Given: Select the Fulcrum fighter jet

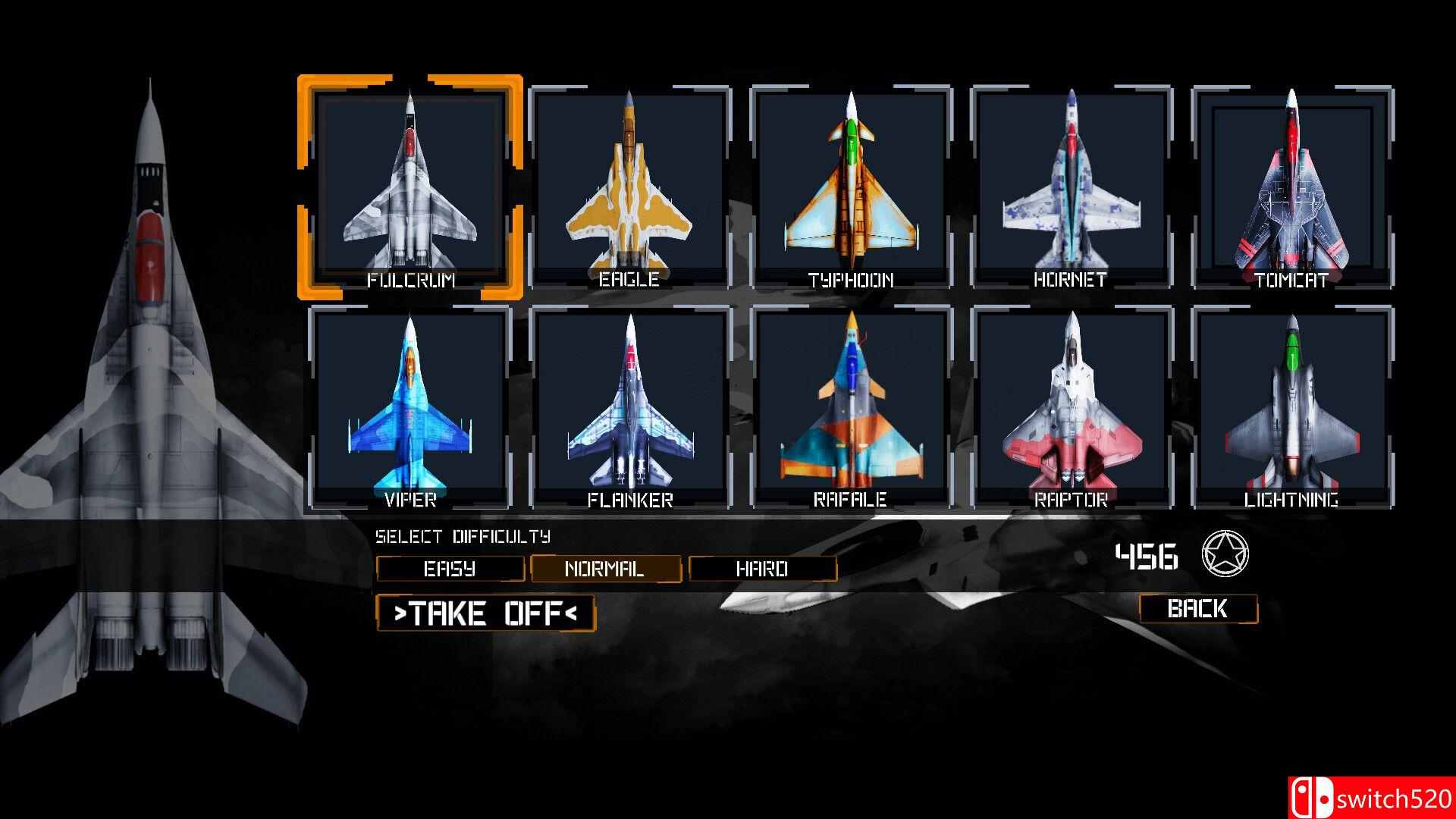Looking at the screenshot, I should 410,186.
